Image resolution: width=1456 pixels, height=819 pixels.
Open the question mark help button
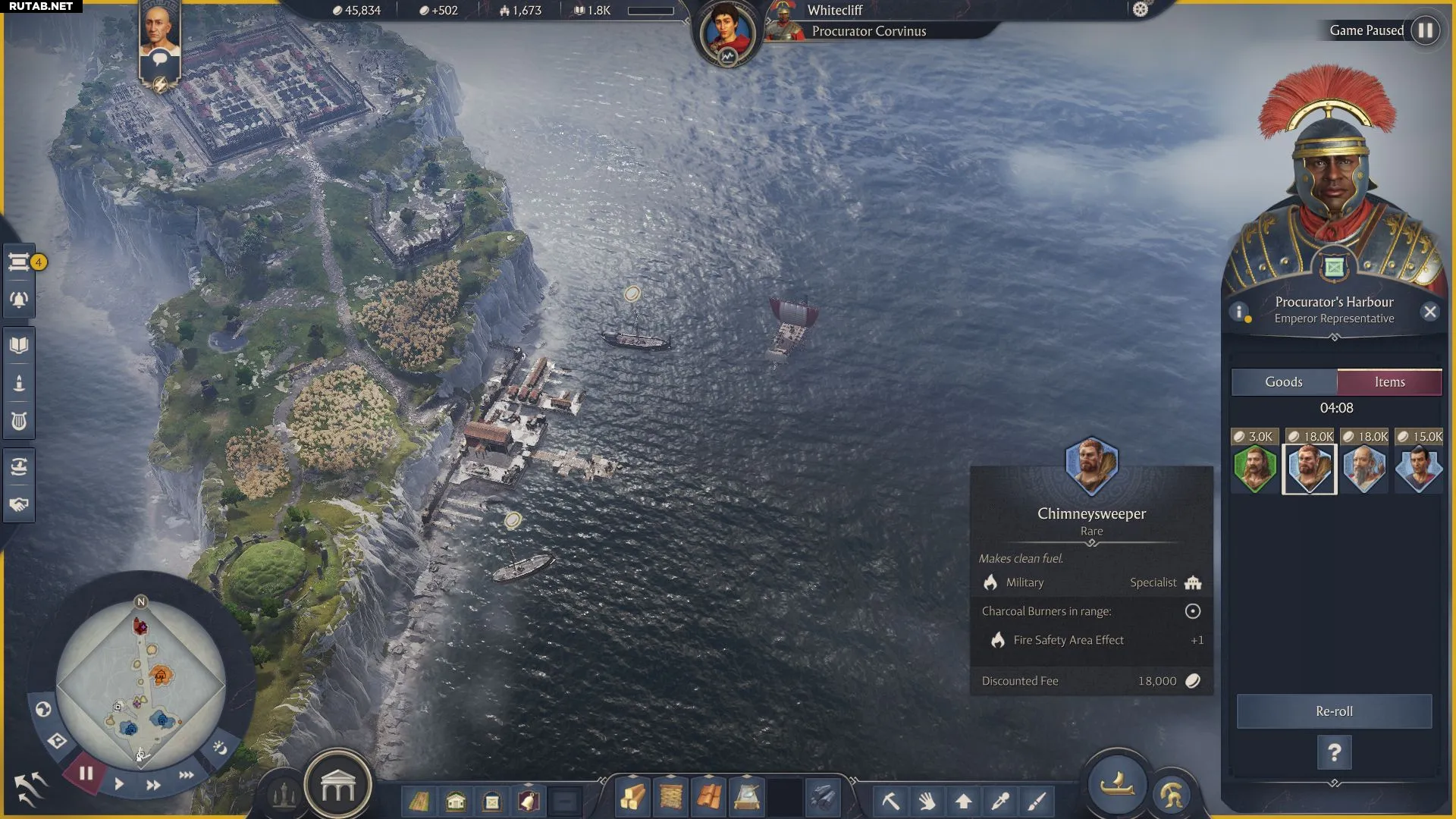click(1334, 753)
